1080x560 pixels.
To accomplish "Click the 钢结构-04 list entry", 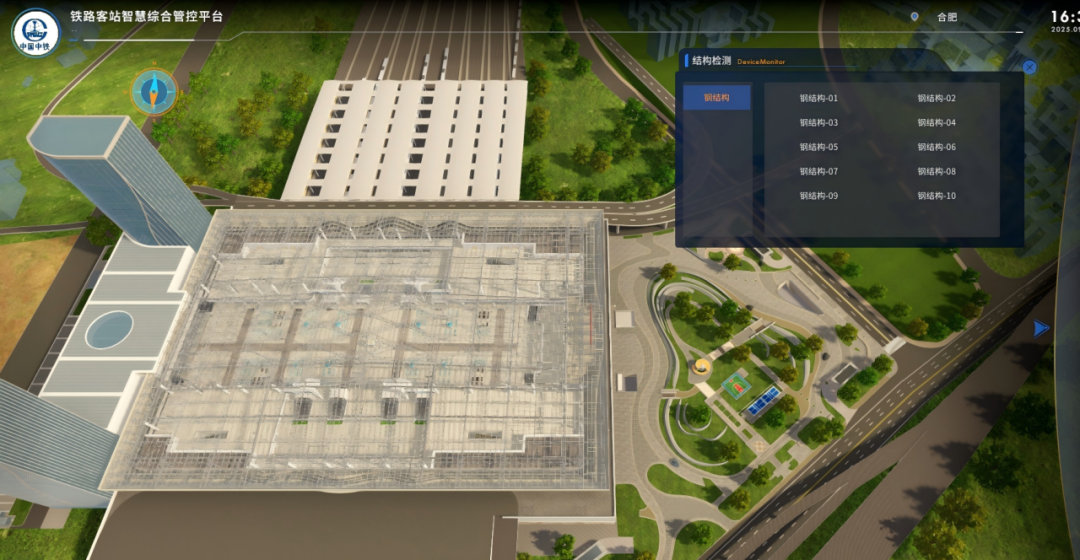I will [x=937, y=123].
